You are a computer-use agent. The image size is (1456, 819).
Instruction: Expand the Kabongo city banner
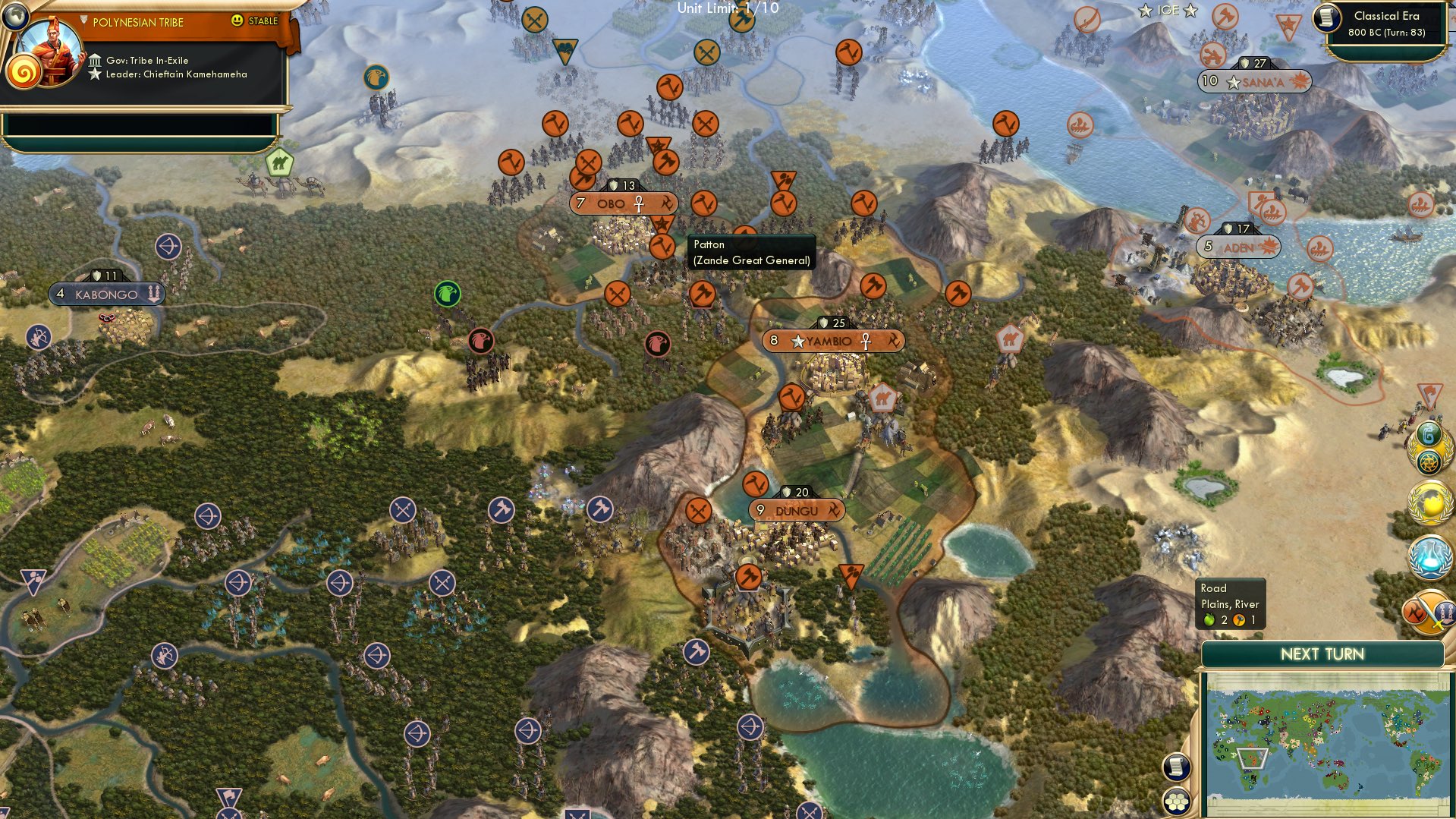(x=106, y=293)
